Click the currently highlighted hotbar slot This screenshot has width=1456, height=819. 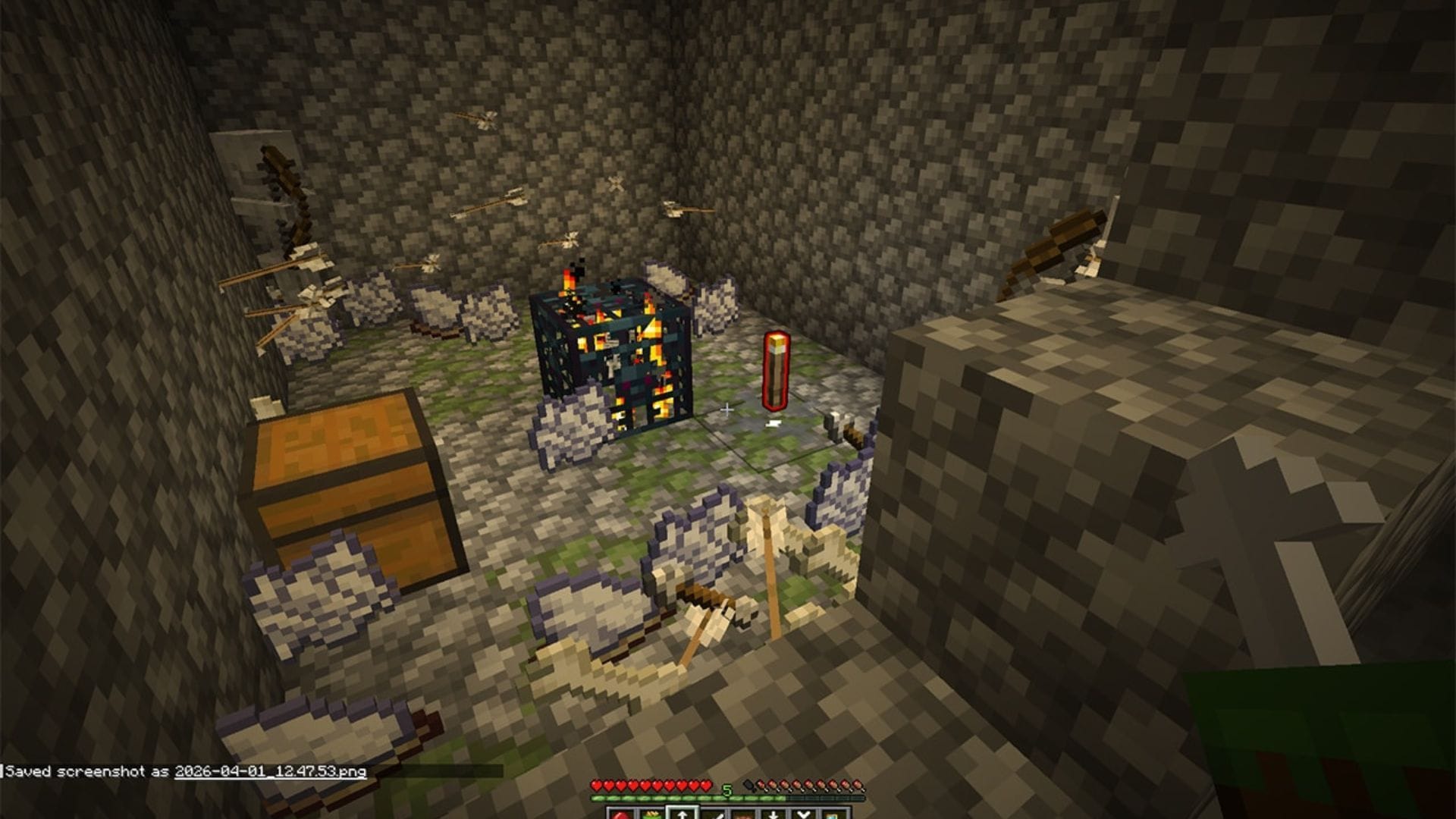681,814
